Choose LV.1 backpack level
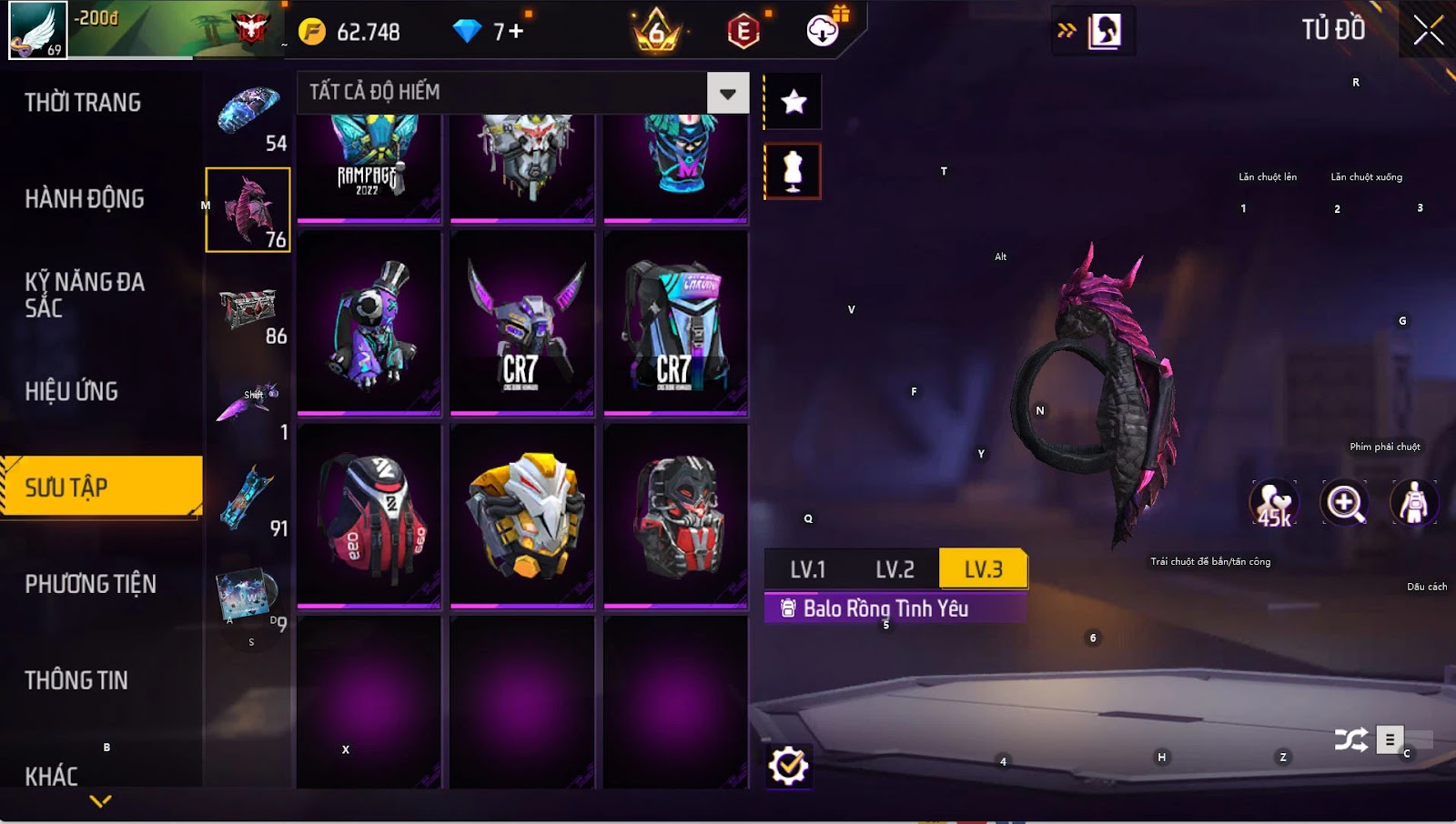1456x824 pixels. tap(807, 570)
